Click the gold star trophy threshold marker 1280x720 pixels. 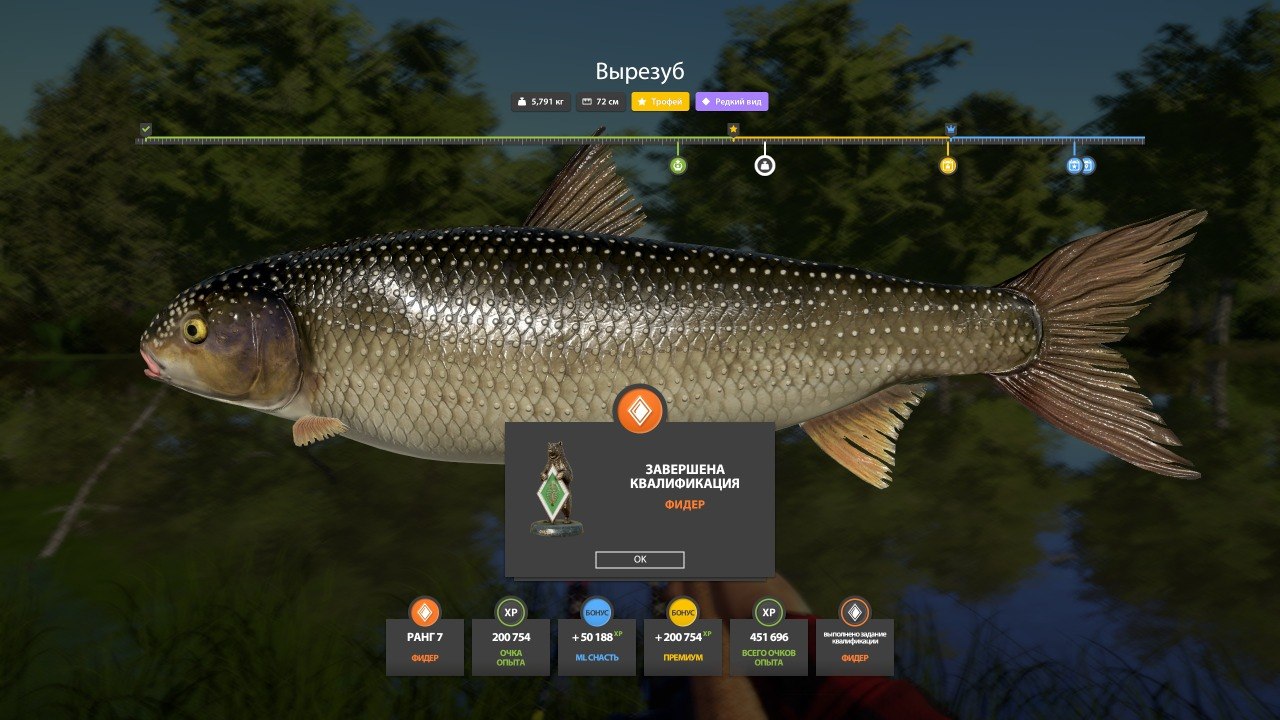click(x=733, y=129)
